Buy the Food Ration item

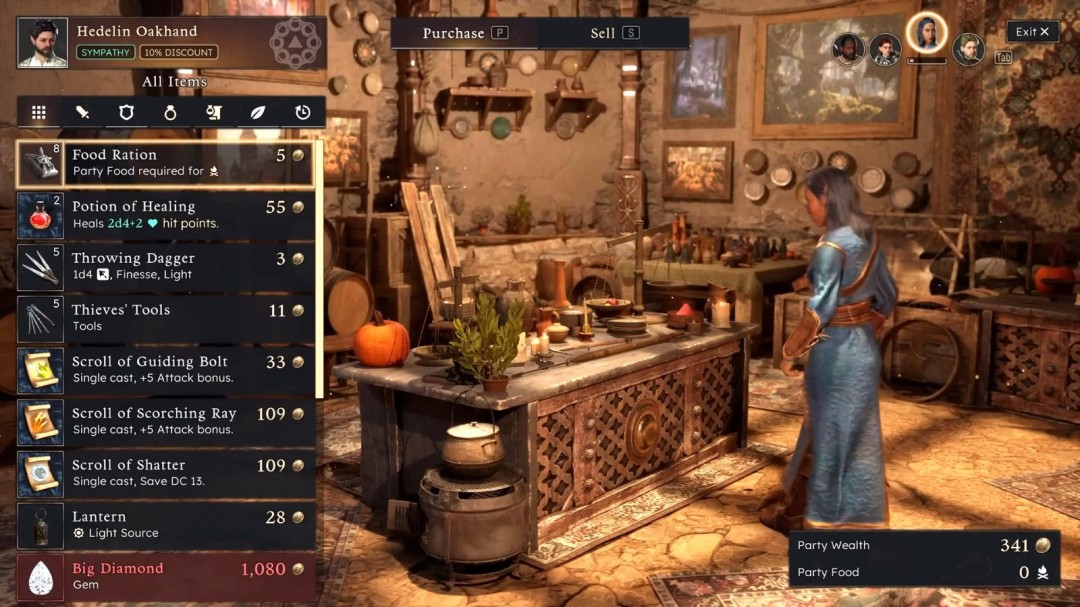(166, 163)
